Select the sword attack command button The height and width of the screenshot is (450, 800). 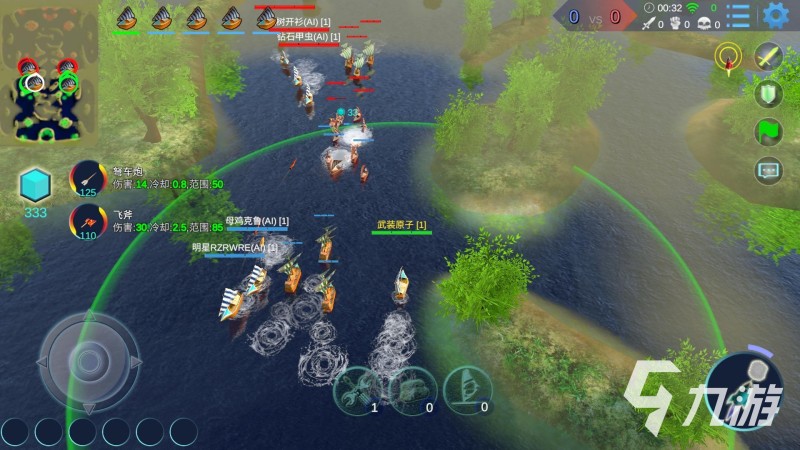[x=768, y=57]
